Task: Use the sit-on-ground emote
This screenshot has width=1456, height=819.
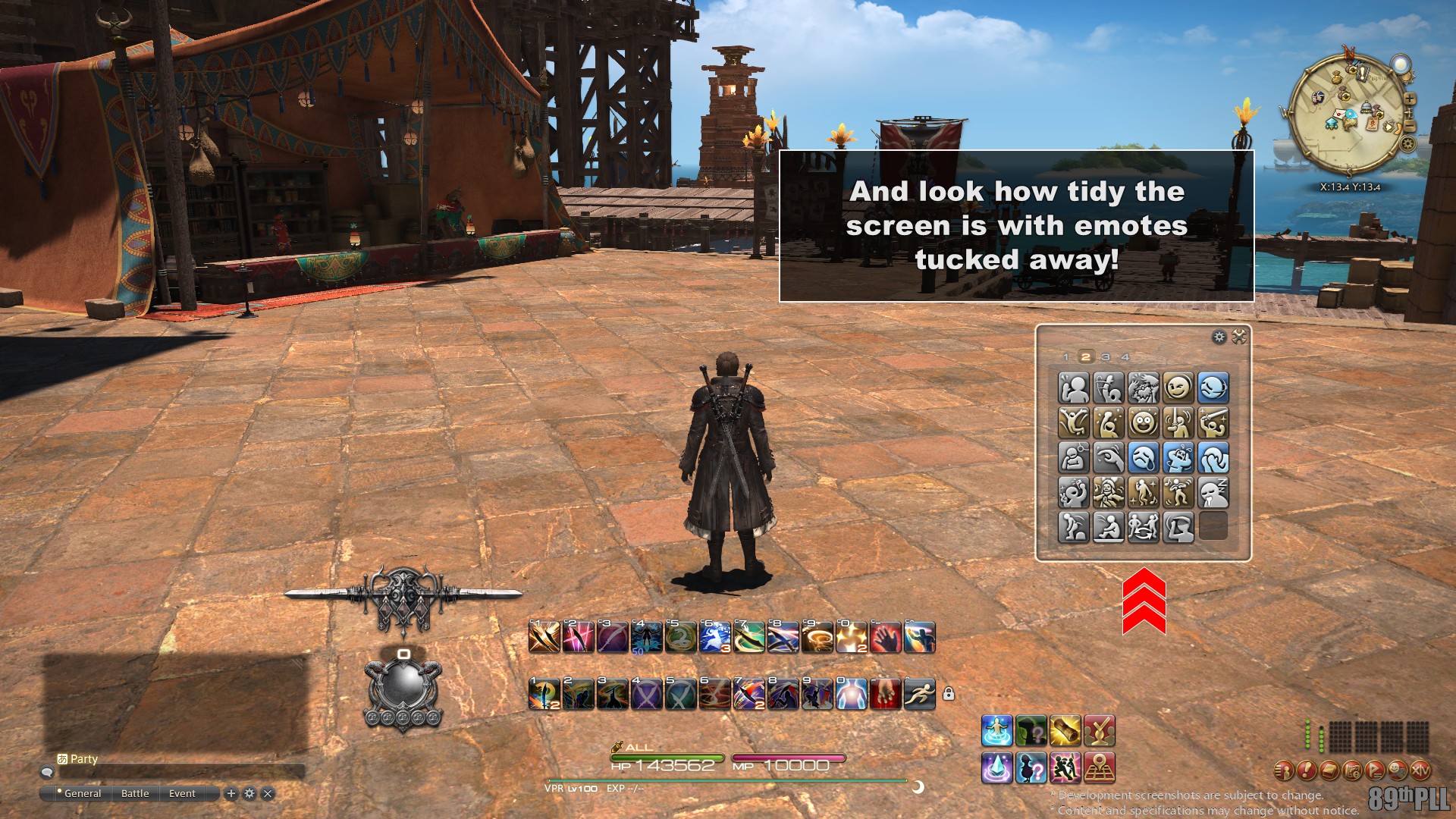Action: pos(1109,528)
